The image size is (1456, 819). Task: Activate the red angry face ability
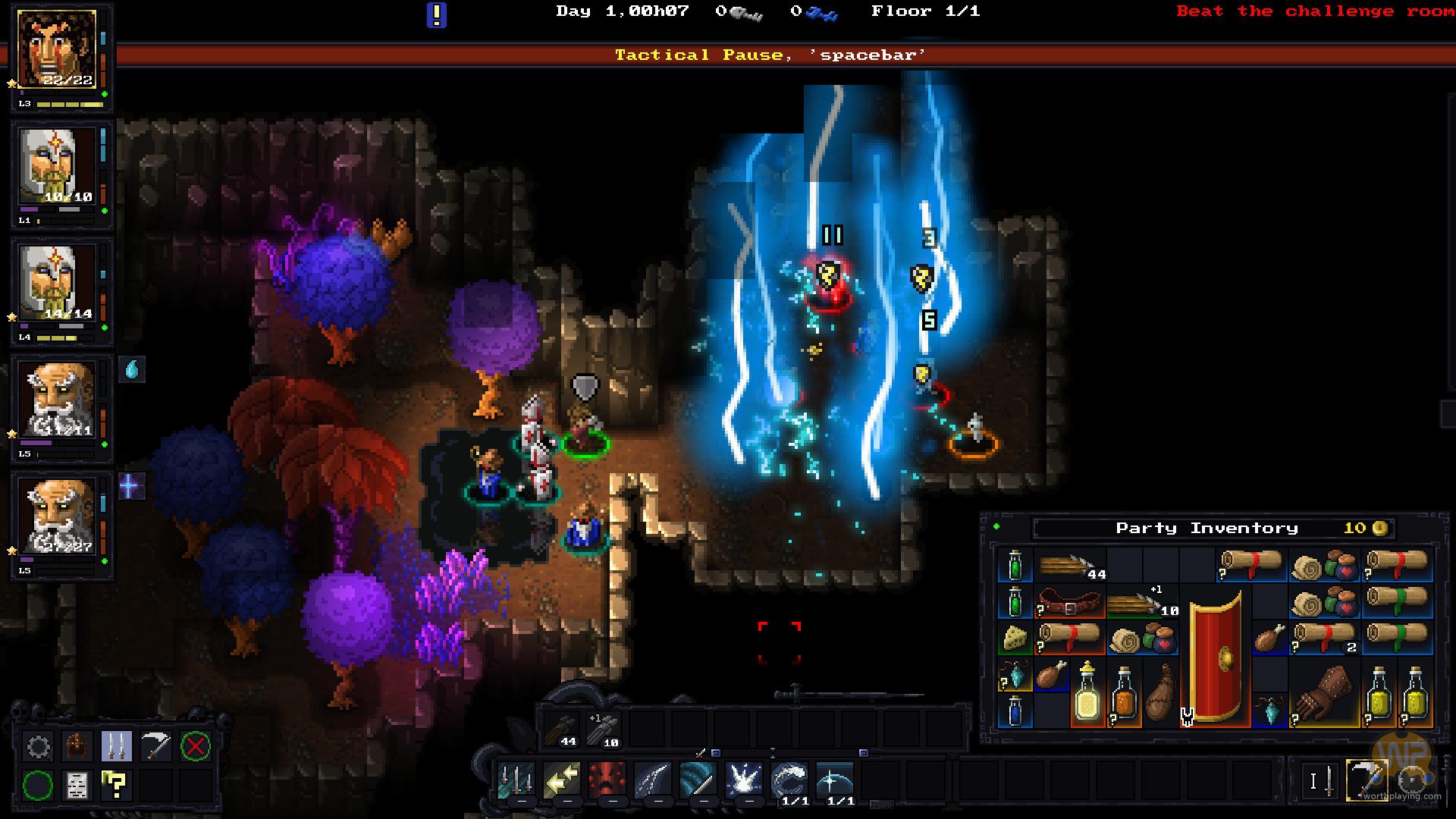click(x=607, y=781)
